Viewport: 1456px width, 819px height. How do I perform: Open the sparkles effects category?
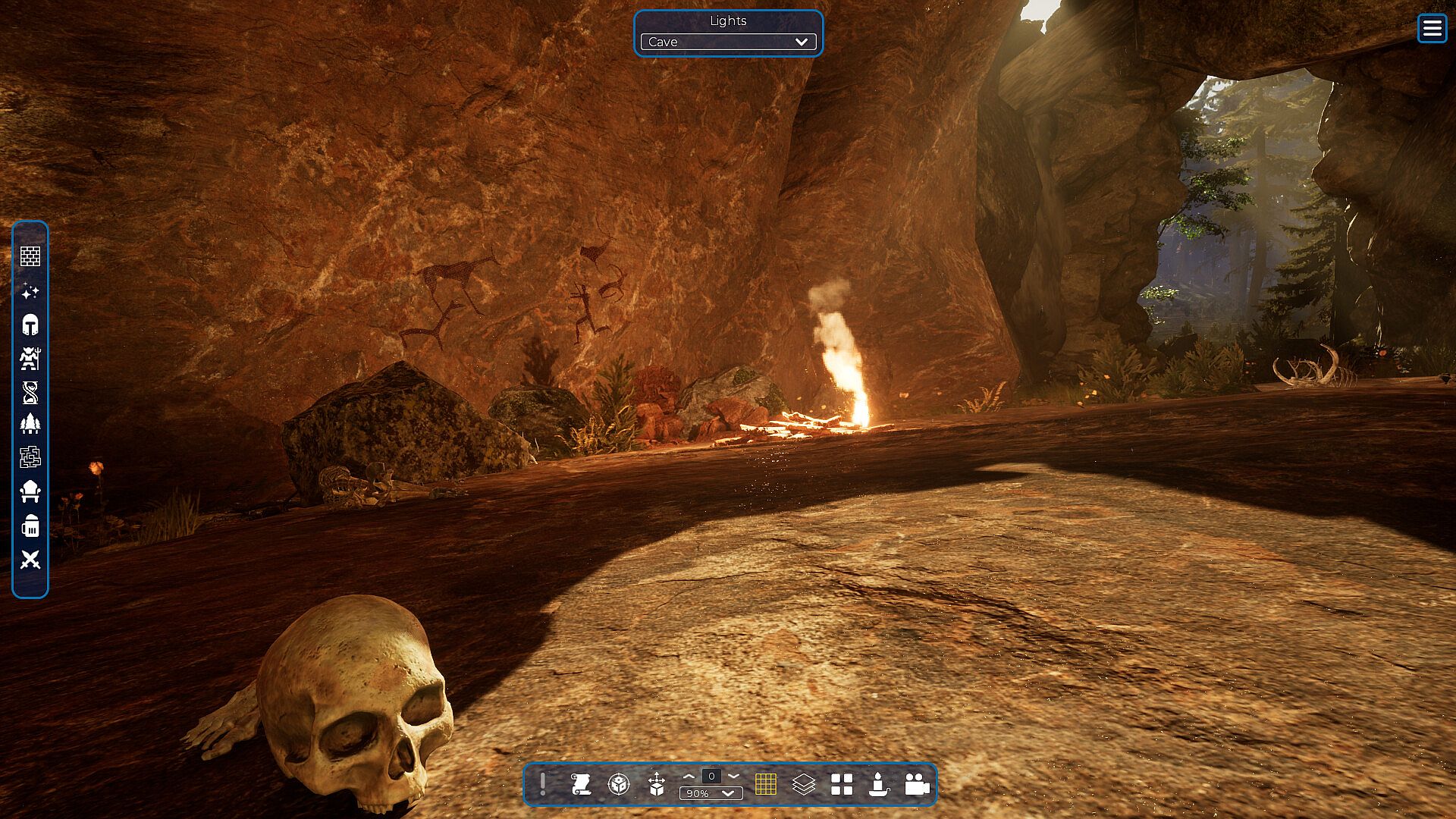[30, 291]
